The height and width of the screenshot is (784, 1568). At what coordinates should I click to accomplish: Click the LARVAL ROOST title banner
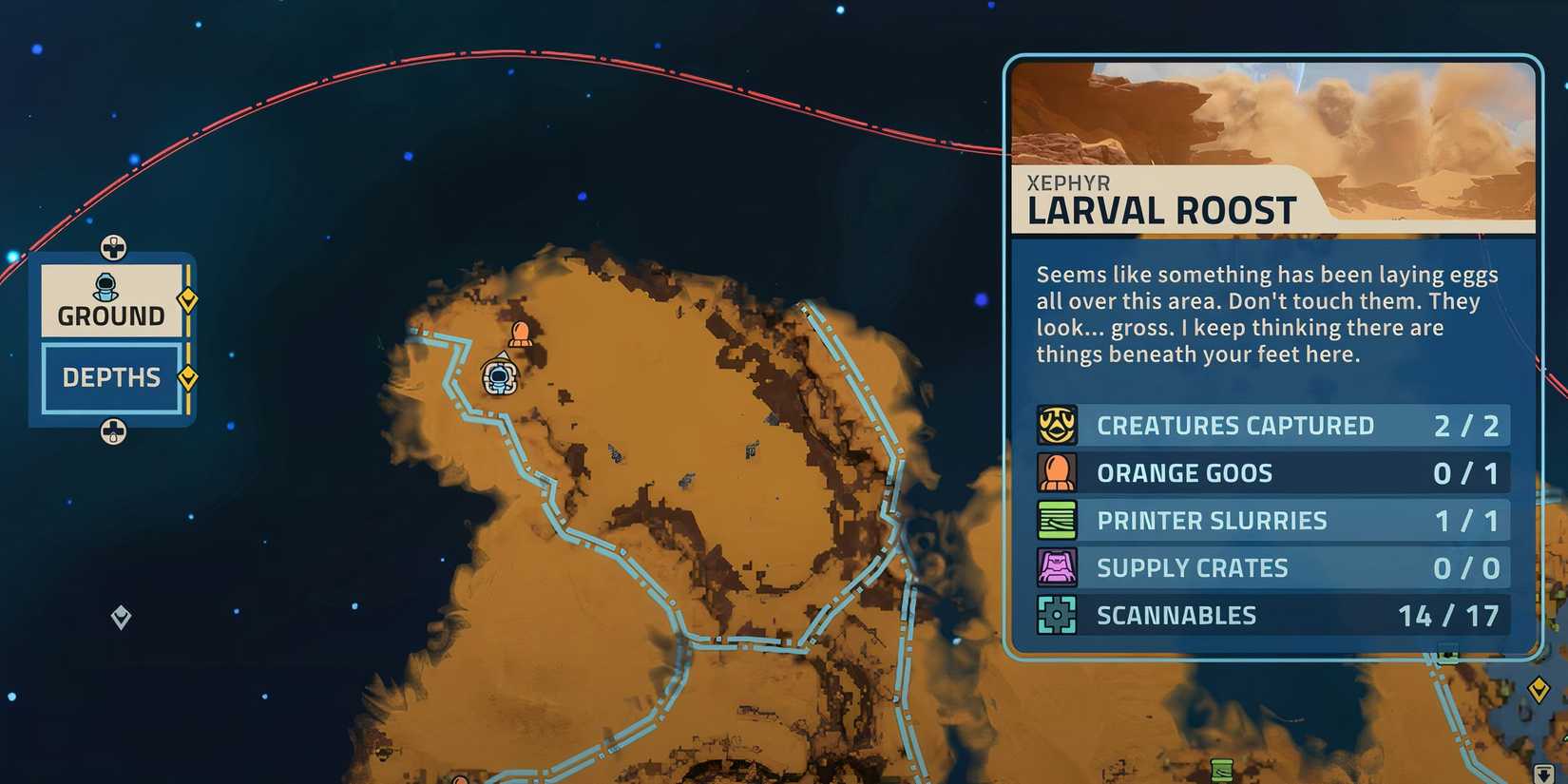[x=1161, y=210]
